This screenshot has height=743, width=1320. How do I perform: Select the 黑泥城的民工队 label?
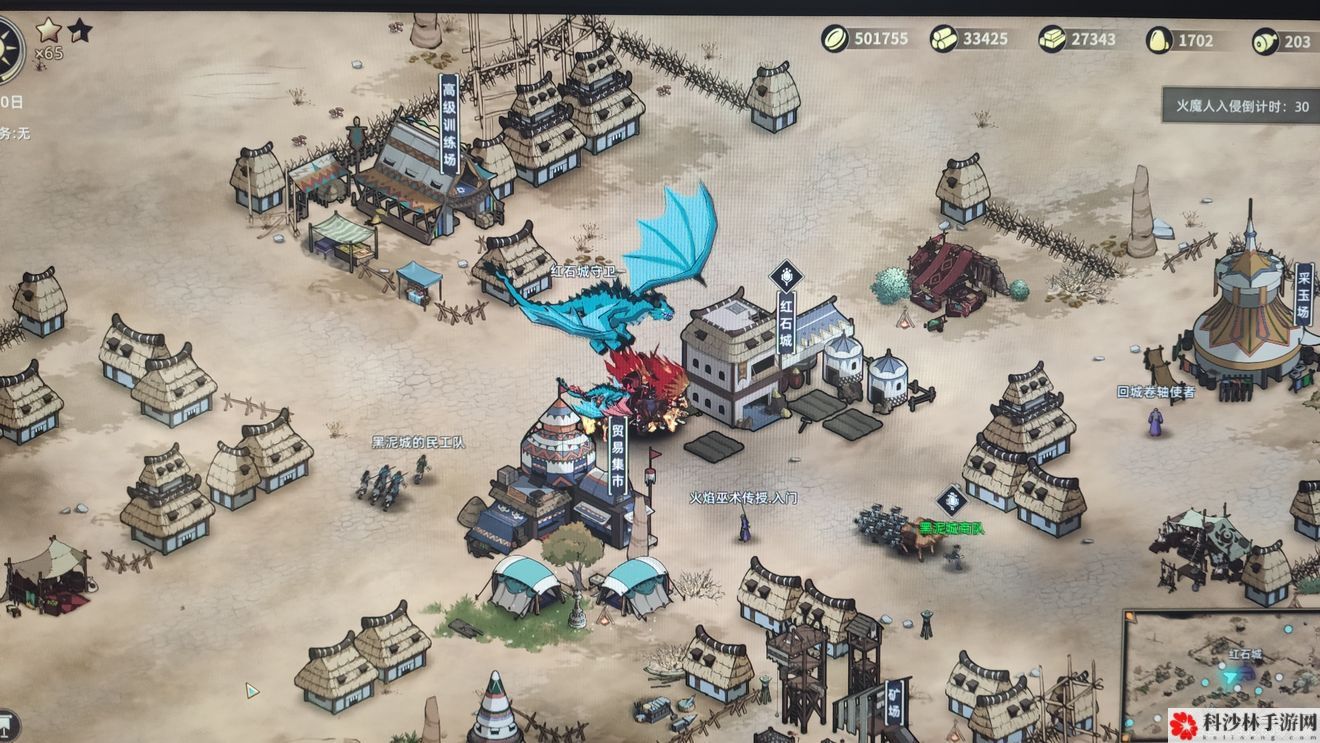[418, 442]
